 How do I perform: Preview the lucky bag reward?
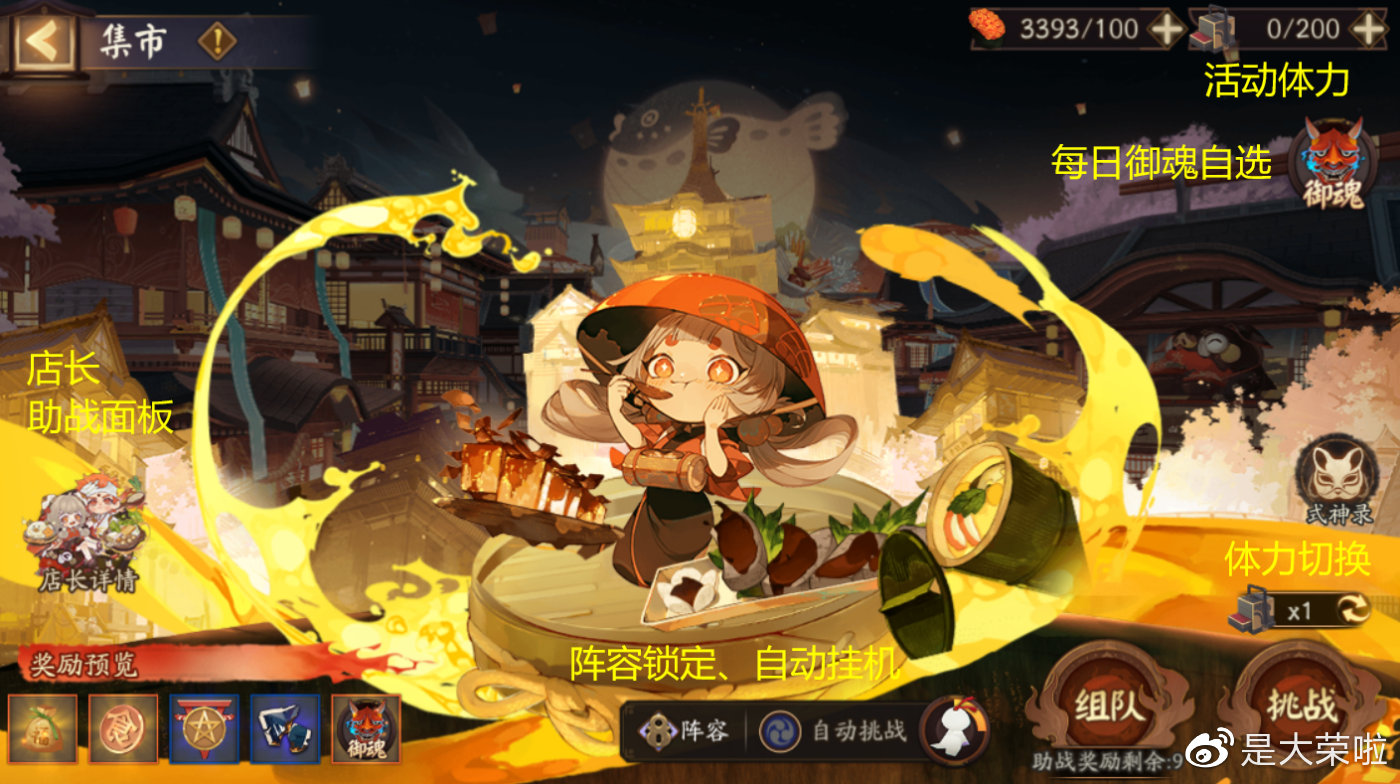pyautogui.click(x=43, y=729)
